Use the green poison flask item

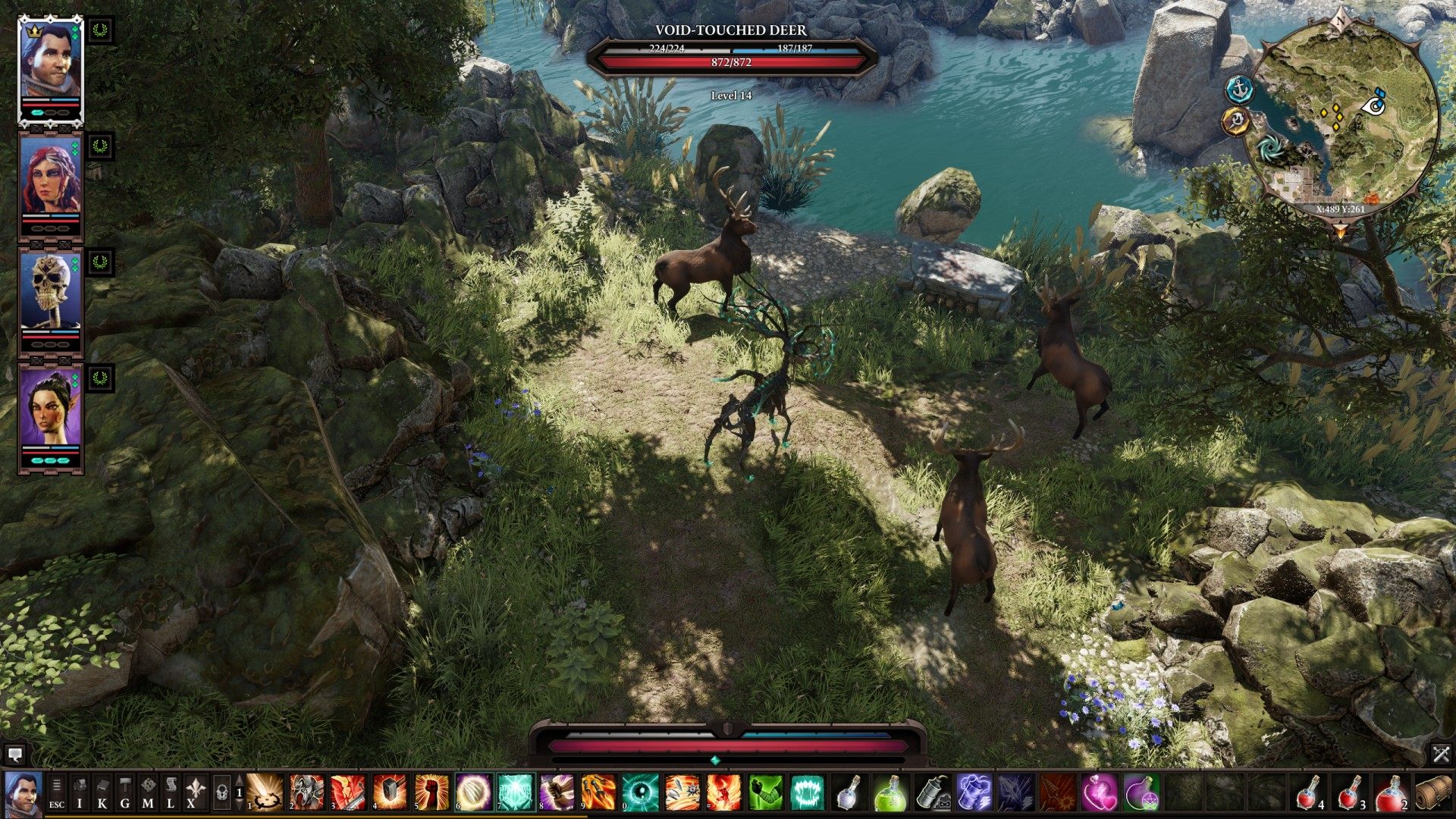890,792
